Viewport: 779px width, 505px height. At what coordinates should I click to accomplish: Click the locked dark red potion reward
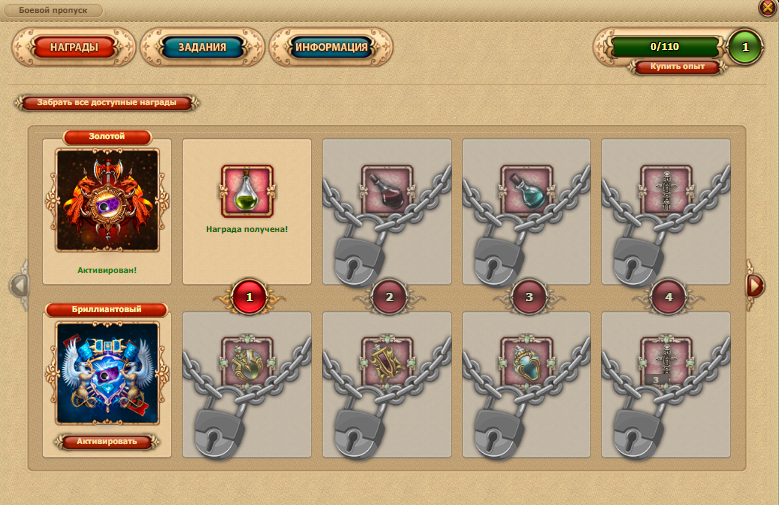point(387,189)
